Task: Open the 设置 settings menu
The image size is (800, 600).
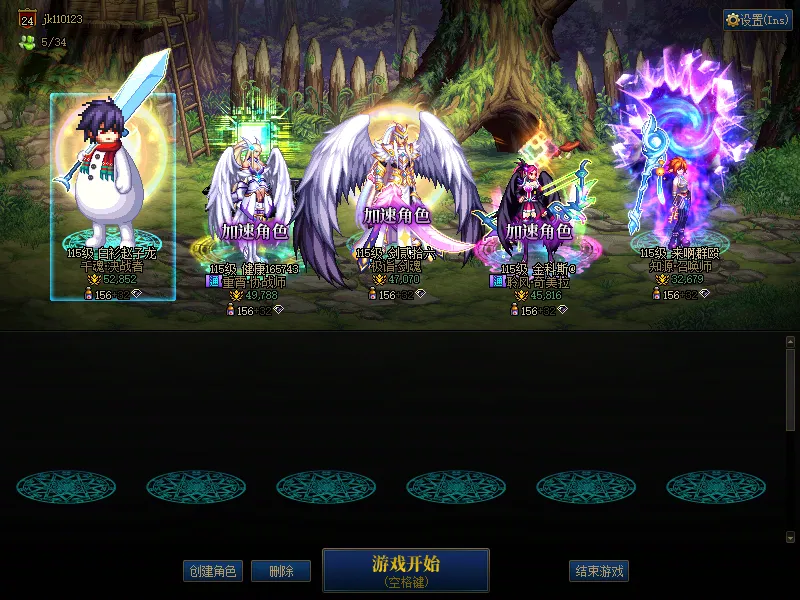Action: coord(757,20)
